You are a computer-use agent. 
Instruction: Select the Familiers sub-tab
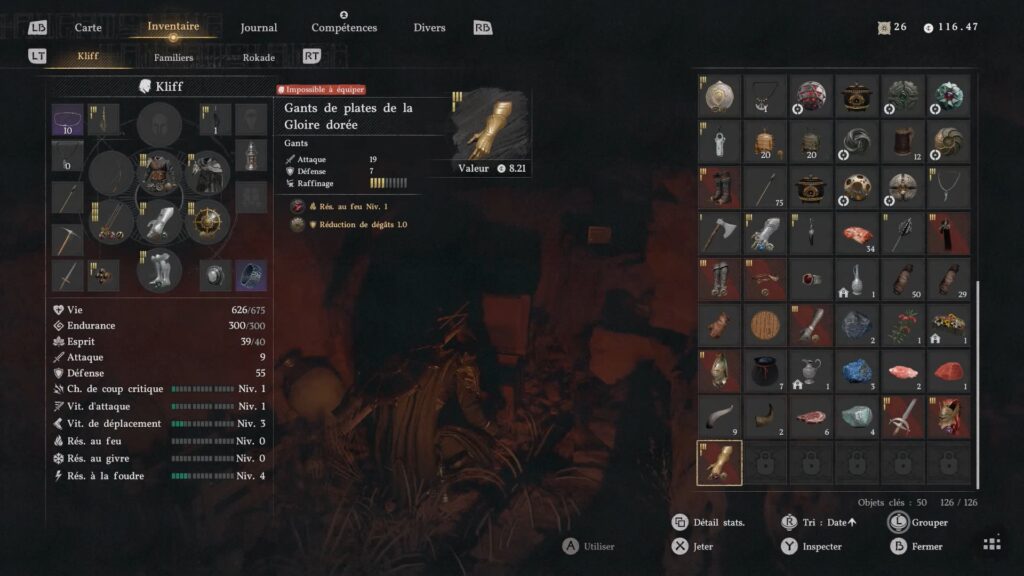tap(173, 57)
